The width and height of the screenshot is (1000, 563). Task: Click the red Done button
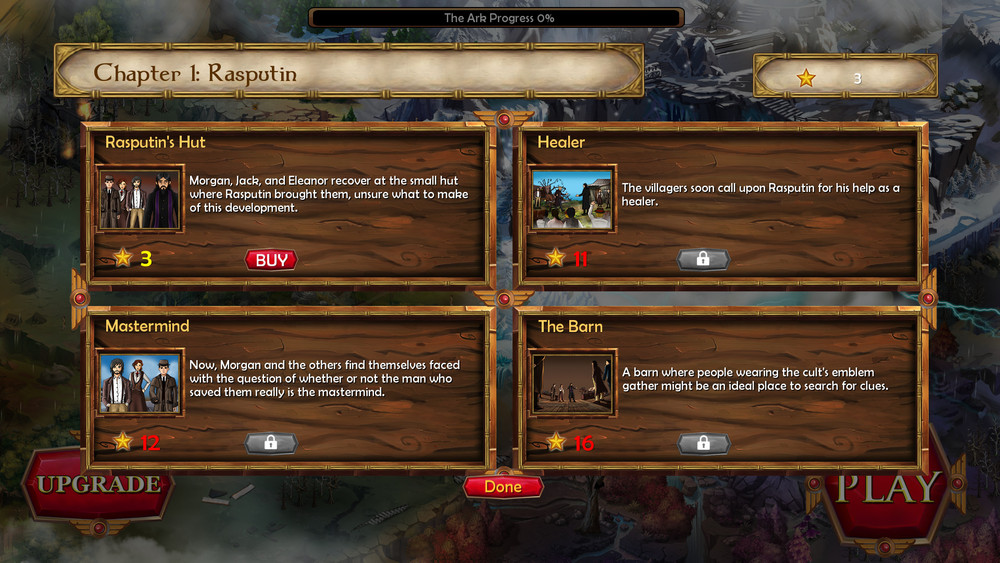pos(503,487)
